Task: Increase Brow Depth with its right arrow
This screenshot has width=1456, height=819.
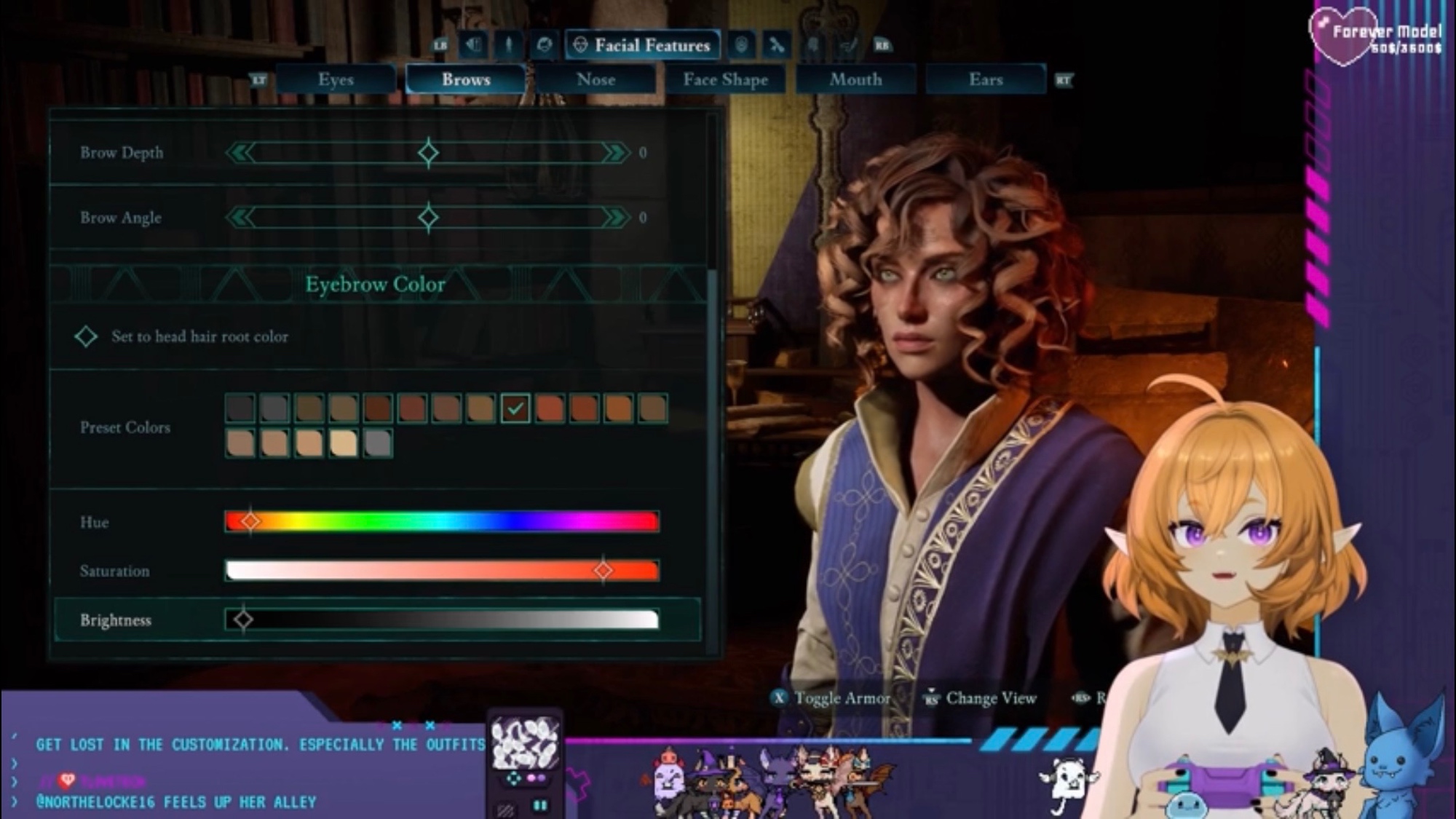Action: coord(616,153)
